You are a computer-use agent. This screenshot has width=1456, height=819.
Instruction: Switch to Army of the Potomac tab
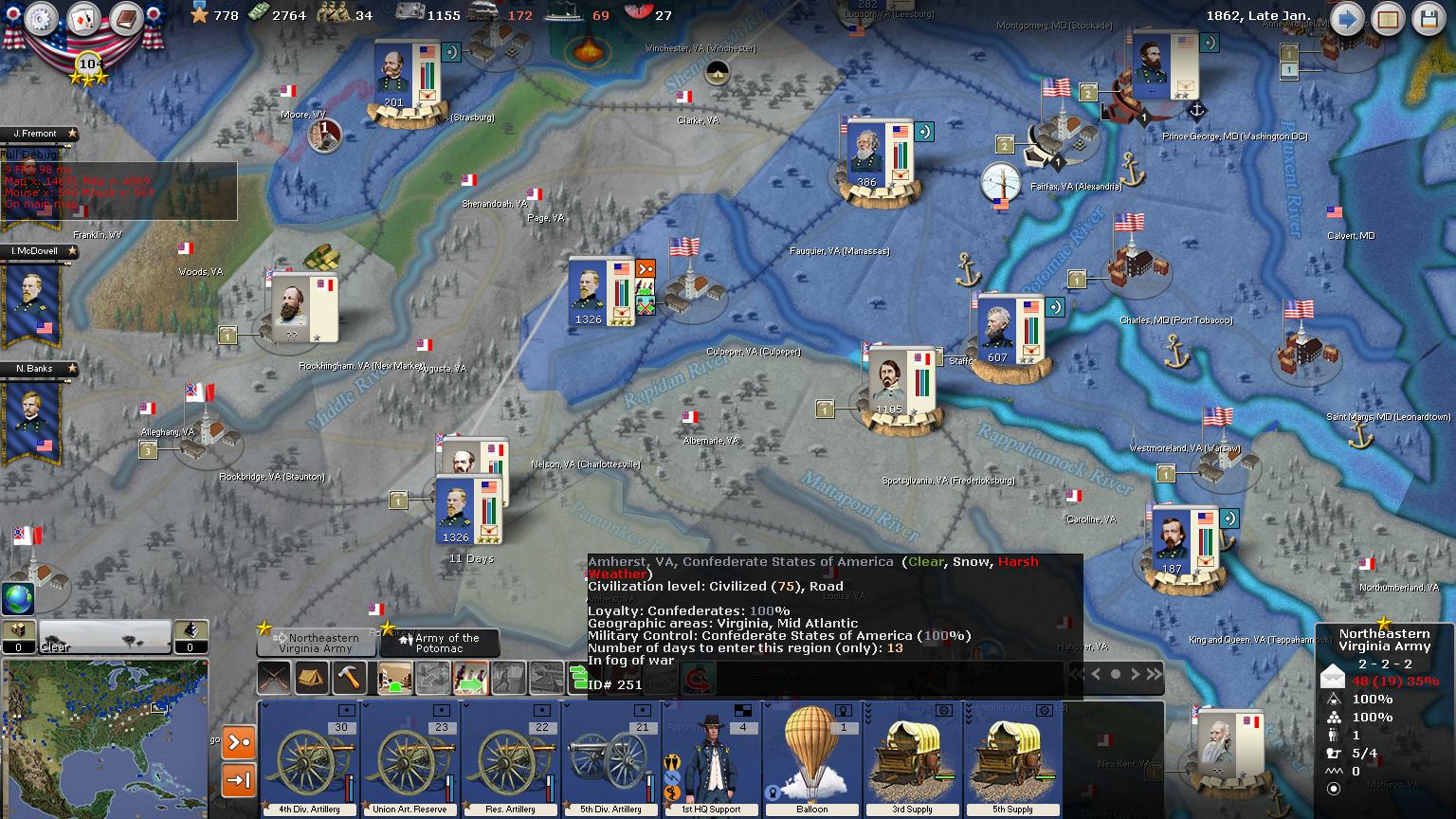[441, 644]
